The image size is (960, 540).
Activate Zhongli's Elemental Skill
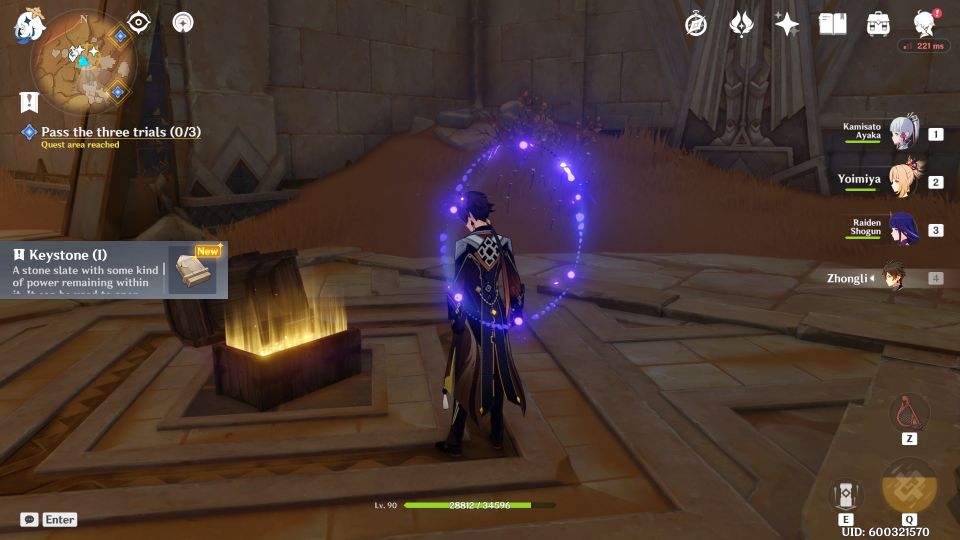(845, 495)
